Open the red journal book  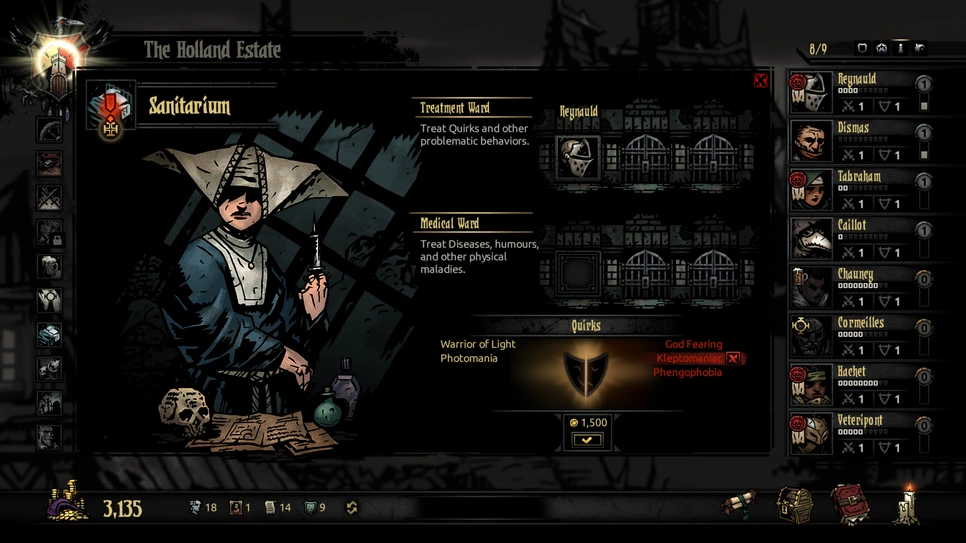pos(851,503)
